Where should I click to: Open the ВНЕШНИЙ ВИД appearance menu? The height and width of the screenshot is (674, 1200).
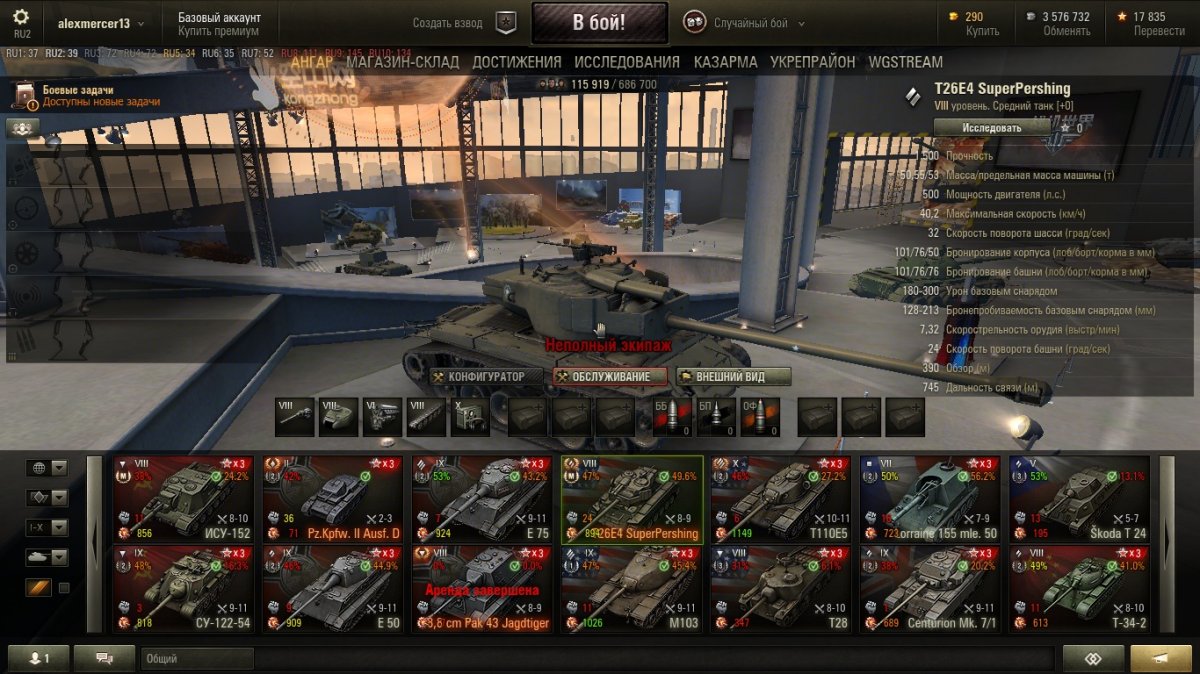[x=734, y=377]
